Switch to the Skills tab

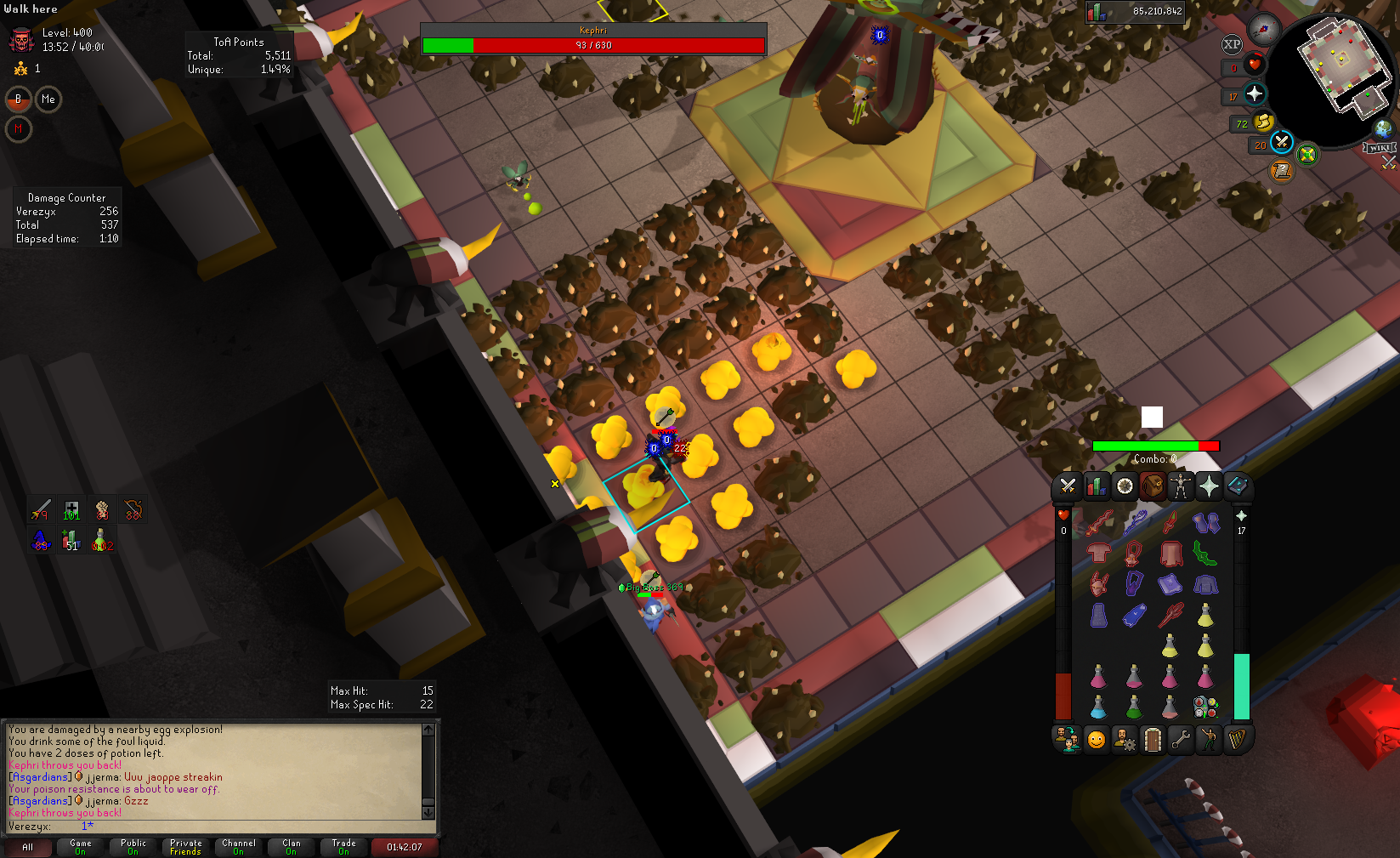click(1096, 486)
